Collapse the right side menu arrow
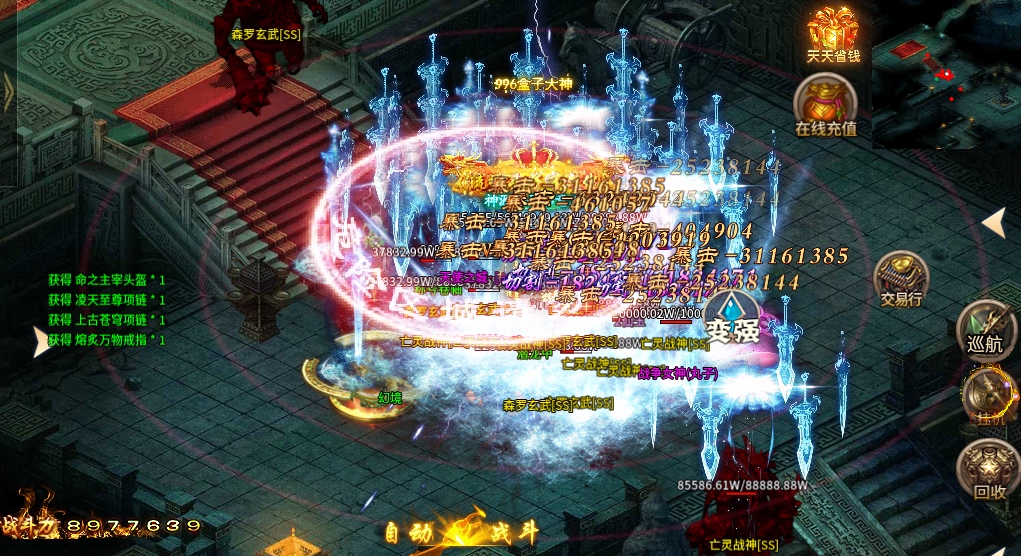This screenshot has width=1021, height=556. coord(993,222)
